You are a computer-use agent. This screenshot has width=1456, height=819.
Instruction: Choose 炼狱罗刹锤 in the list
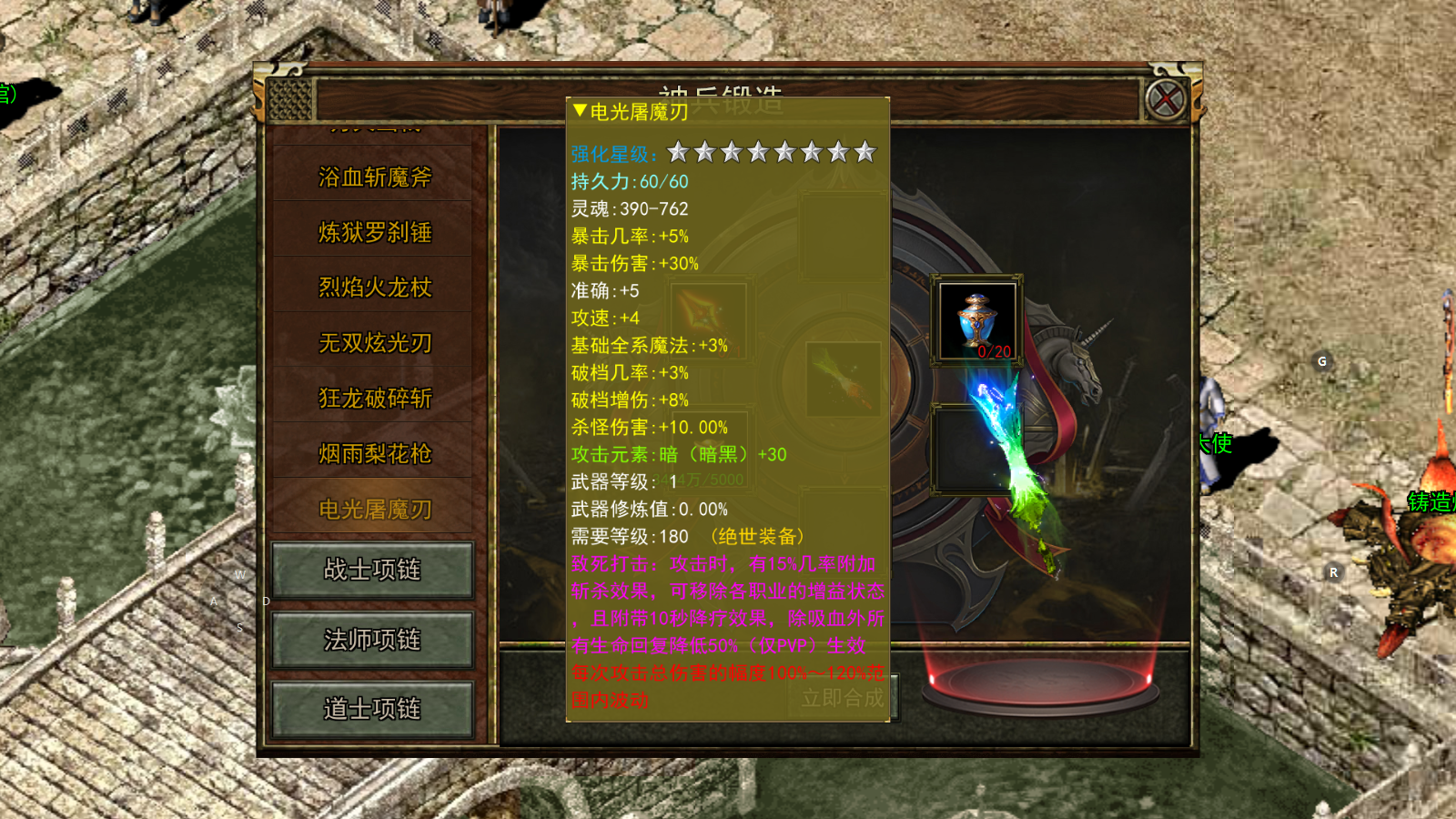pyautogui.click(x=375, y=233)
